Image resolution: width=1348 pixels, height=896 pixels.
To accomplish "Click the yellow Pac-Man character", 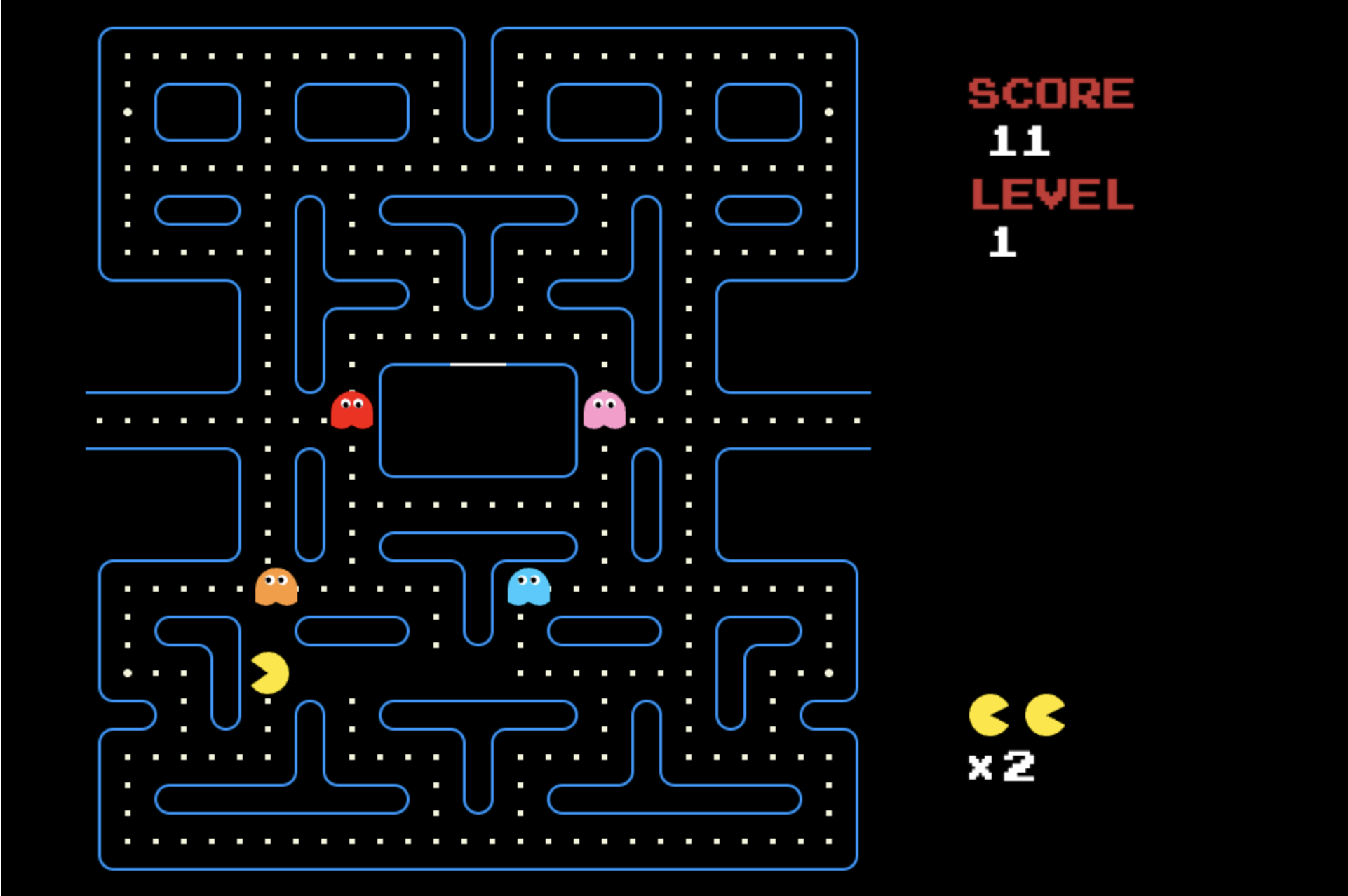I will pos(269,673).
